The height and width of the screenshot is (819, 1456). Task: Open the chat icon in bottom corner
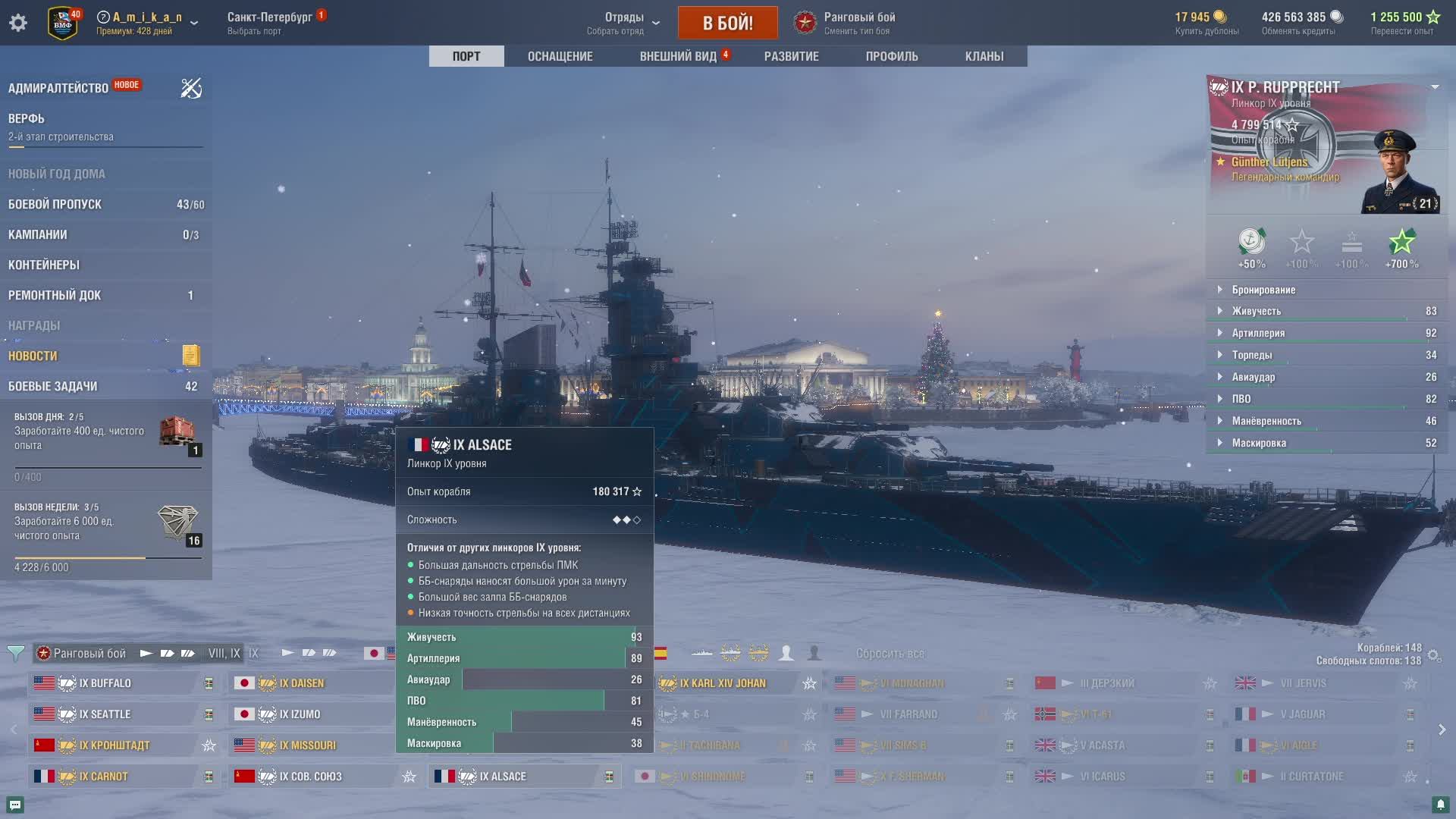click(x=14, y=805)
